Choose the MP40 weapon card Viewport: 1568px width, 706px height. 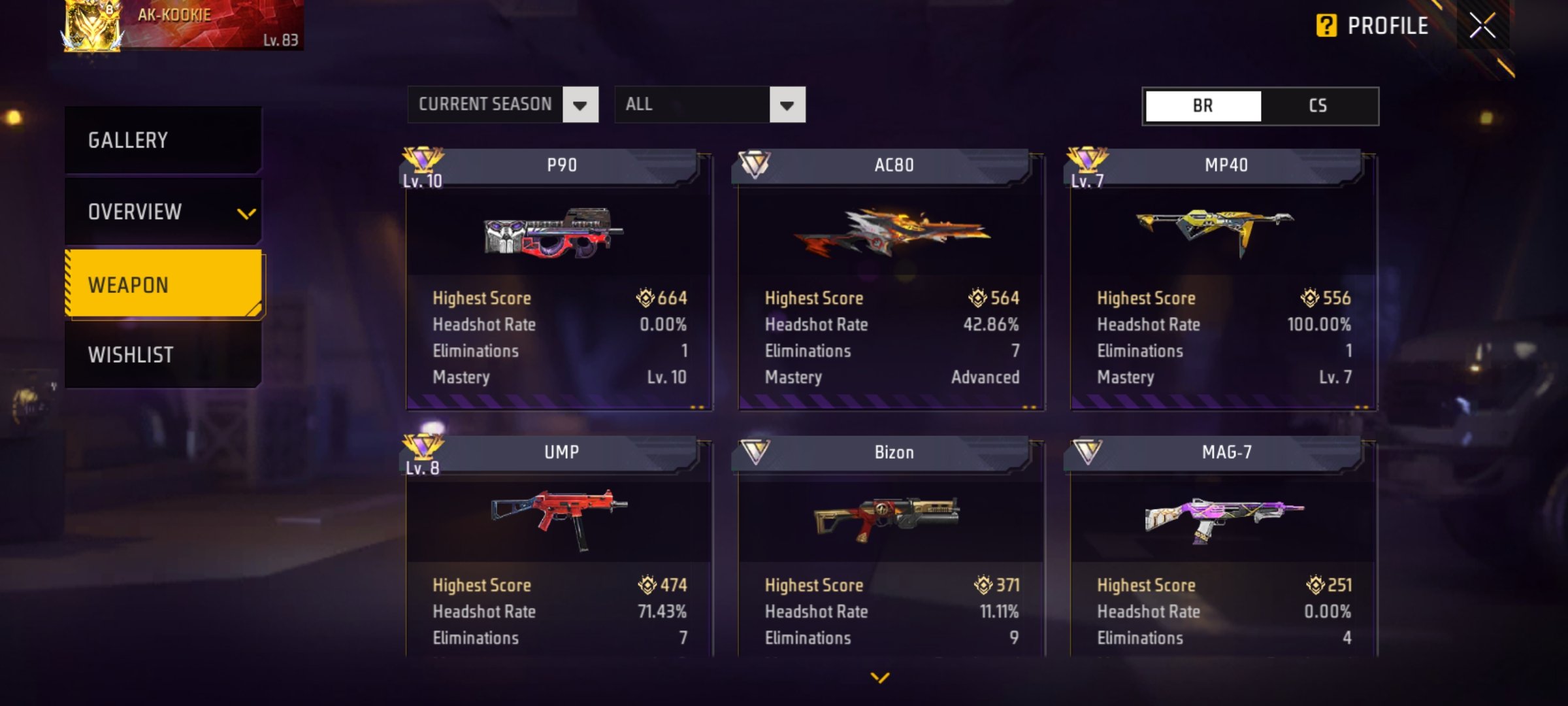pos(1224,281)
